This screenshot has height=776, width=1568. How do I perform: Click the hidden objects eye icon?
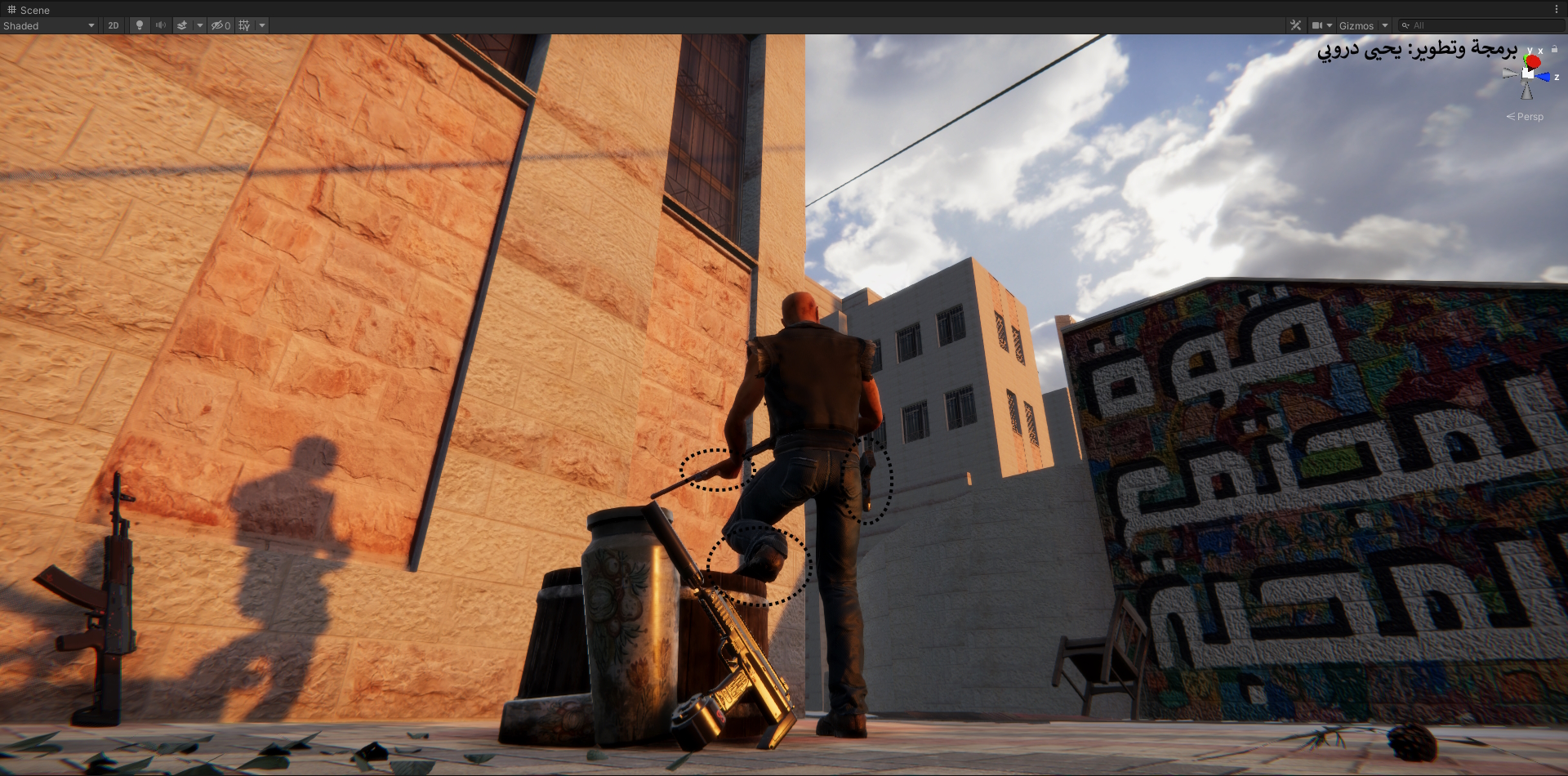point(220,25)
